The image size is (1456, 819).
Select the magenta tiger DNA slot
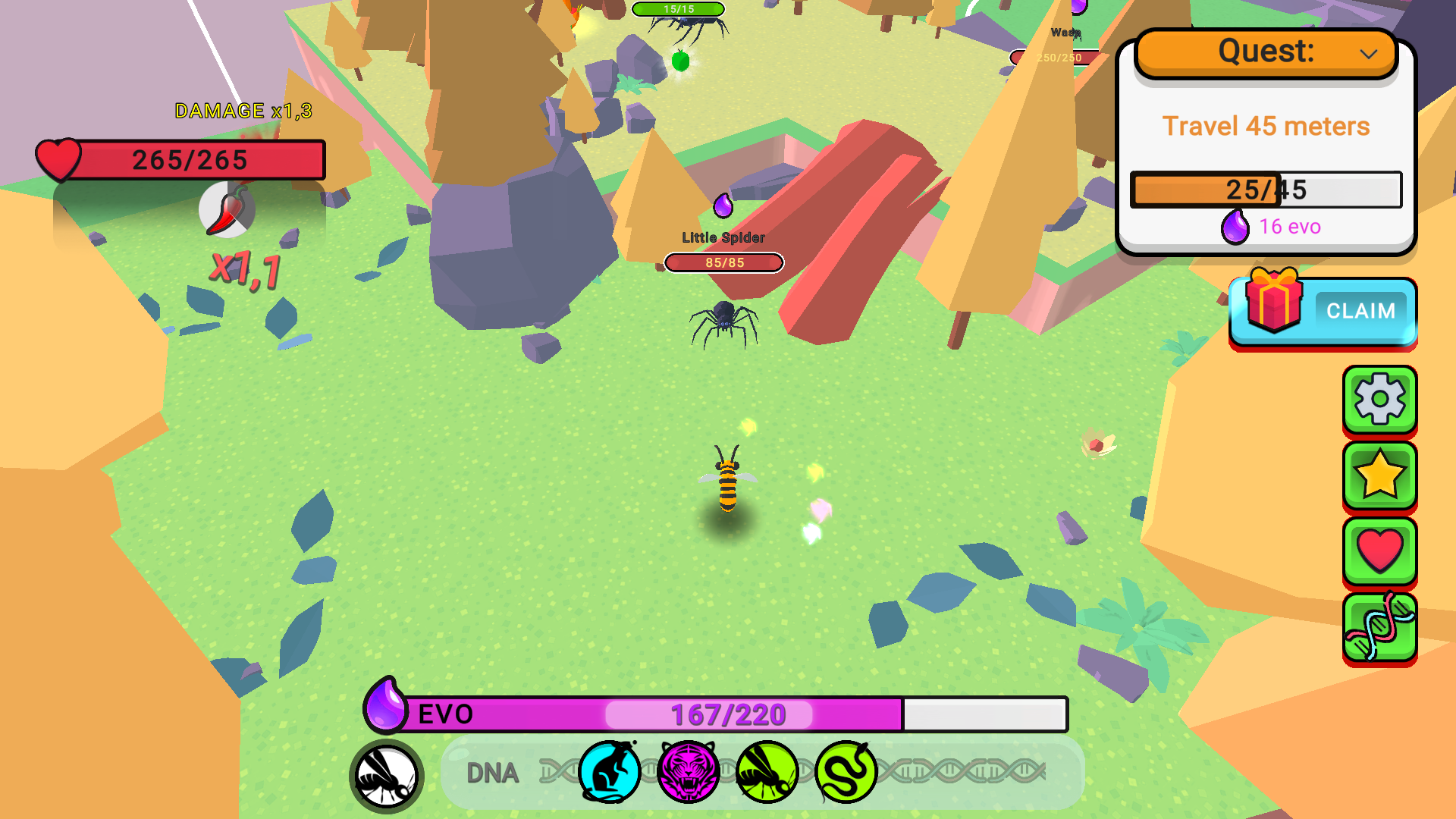(687, 770)
